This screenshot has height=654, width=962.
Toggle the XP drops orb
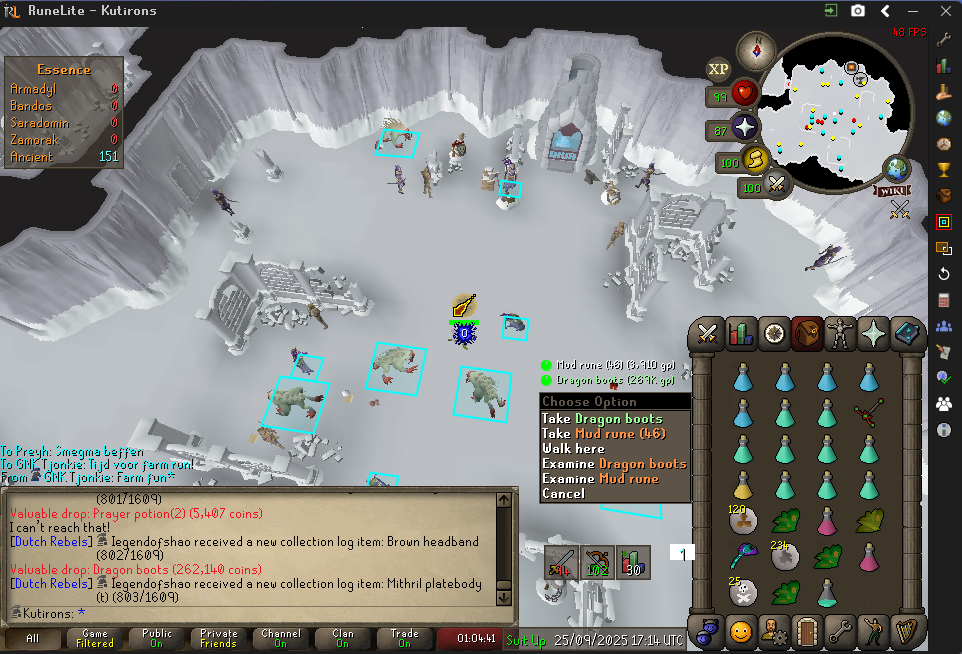[718, 69]
